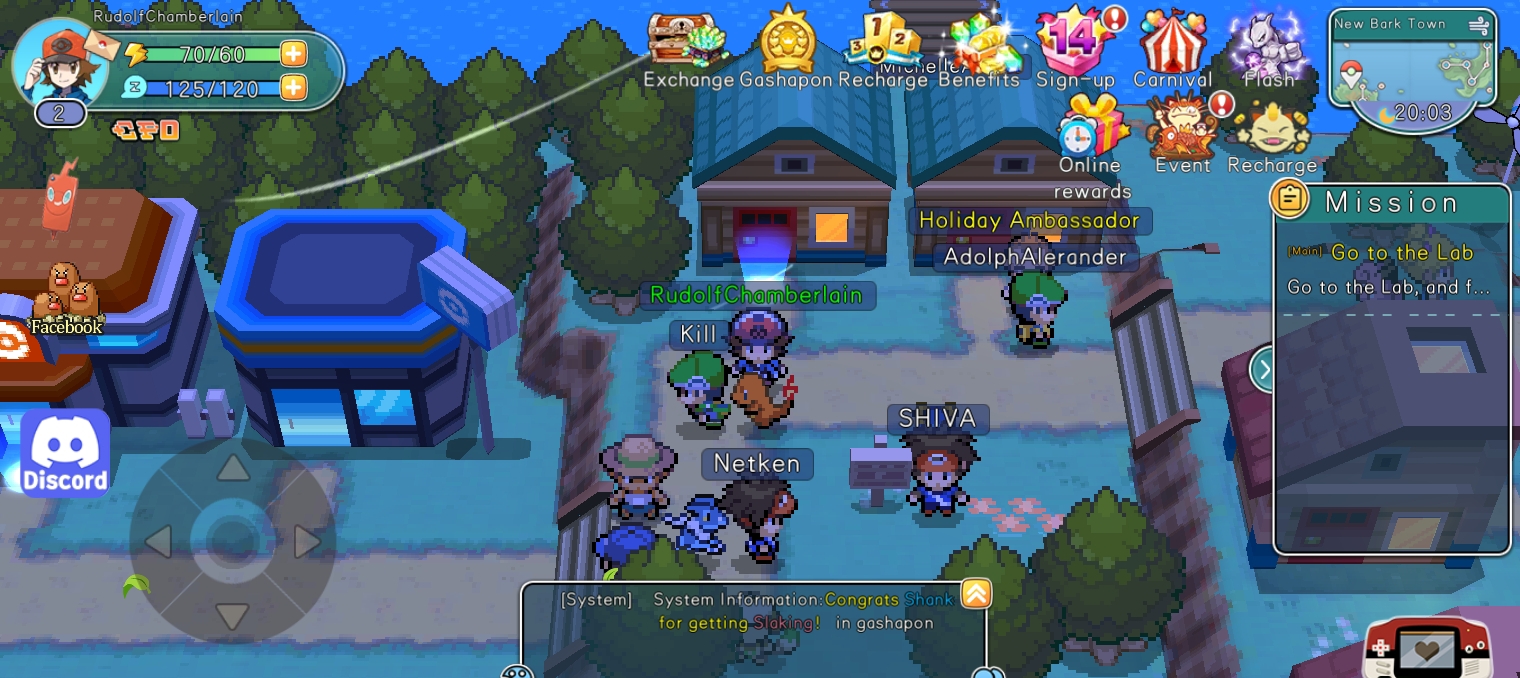Open the Gashapon medal icon
The image size is (1520, 678).
click(x=787, y=42)
